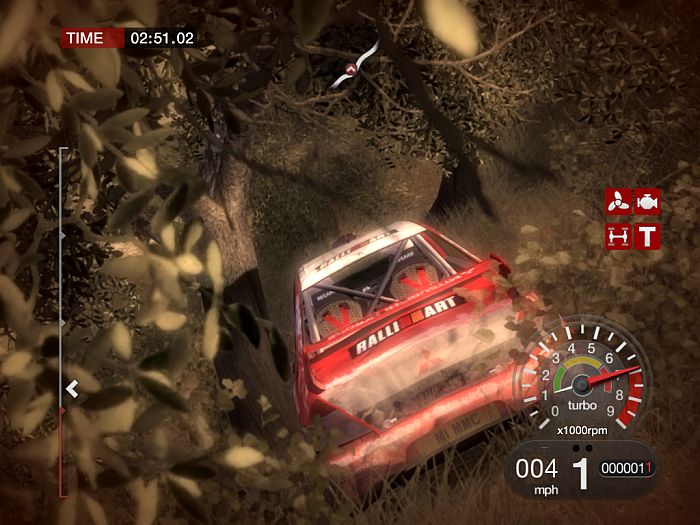
Task: Select the turbo T damage icon
Action: 647,236
